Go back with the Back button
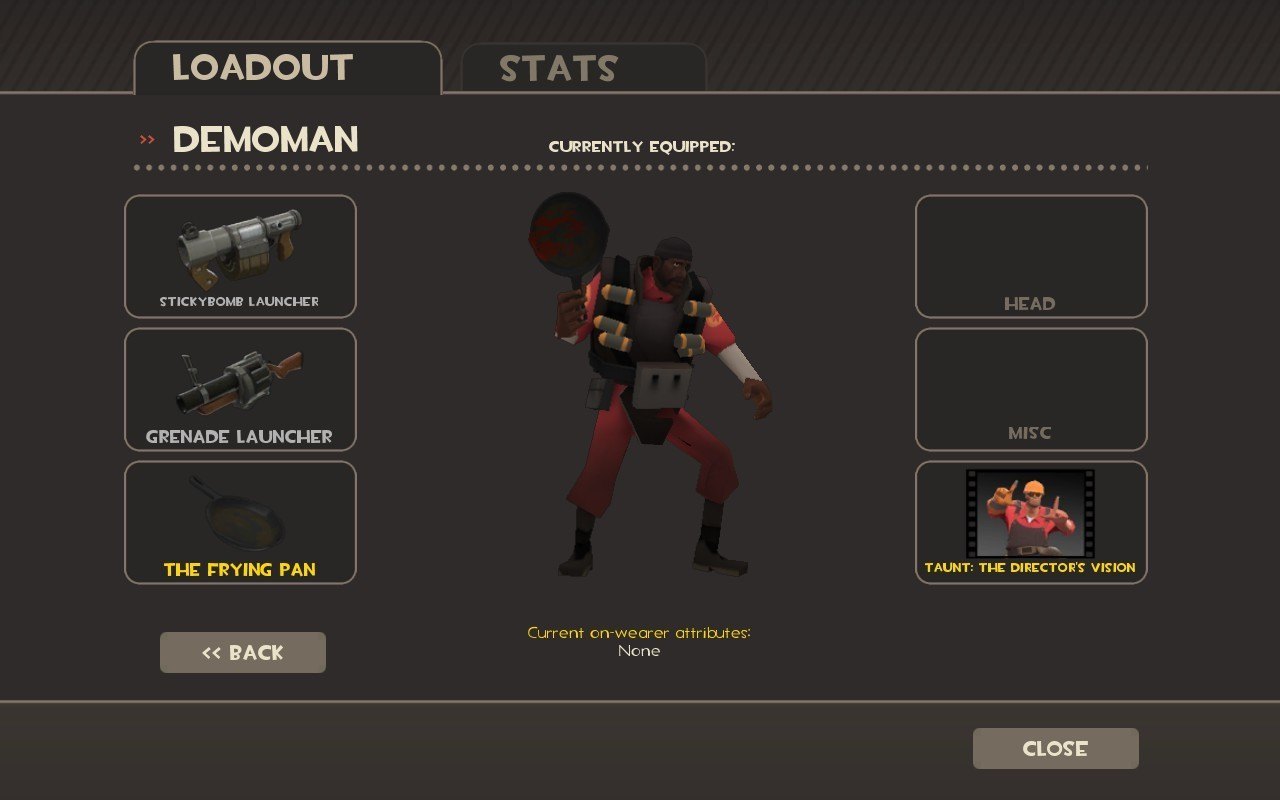The width and height of the screenshot is (1280, 800). pyautogui.click(x=243, y=652)
